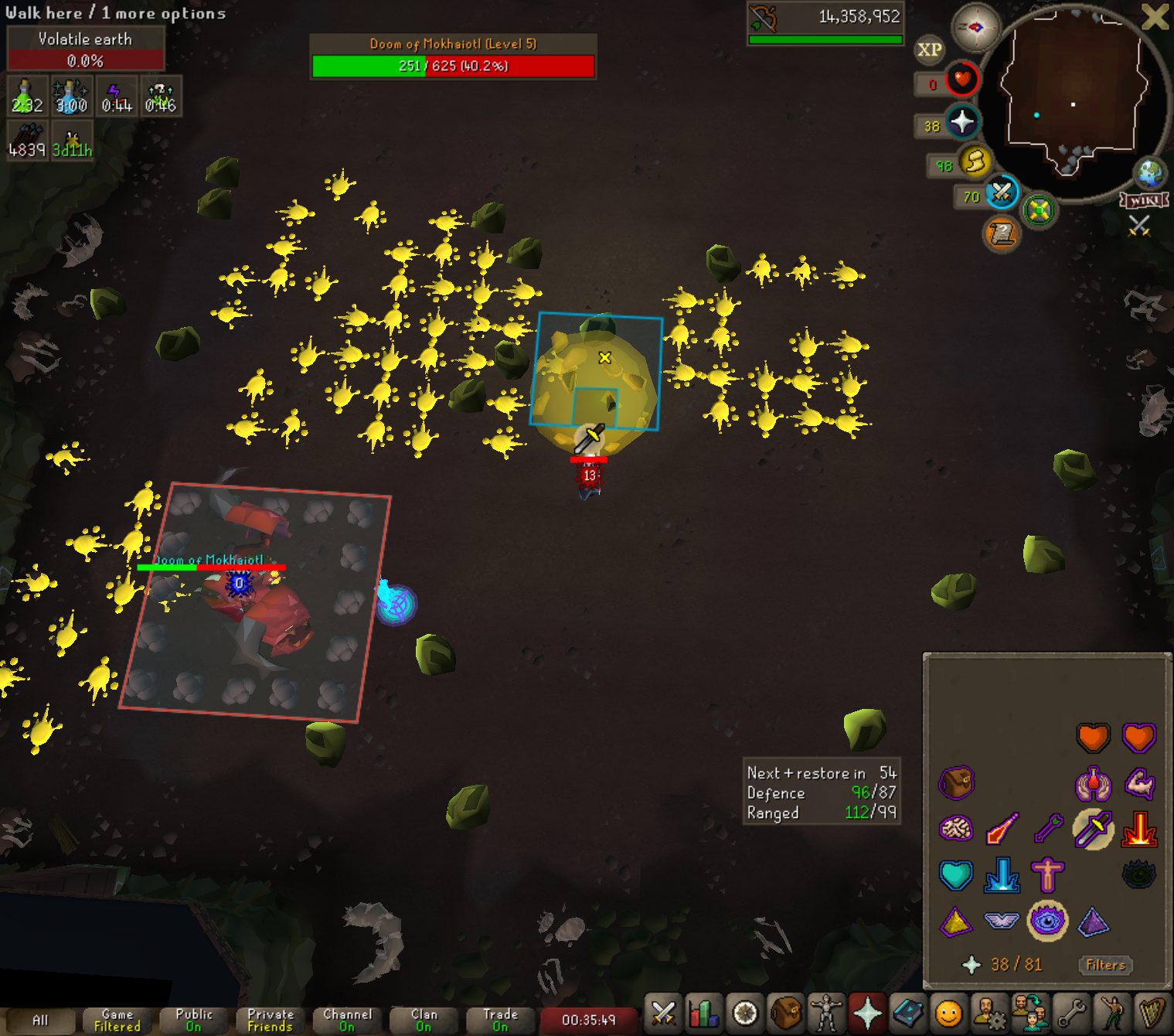1174x1036 pixels.
Task: Toggle the Protect from Melee sword prayer
Action: point(1093,830)
